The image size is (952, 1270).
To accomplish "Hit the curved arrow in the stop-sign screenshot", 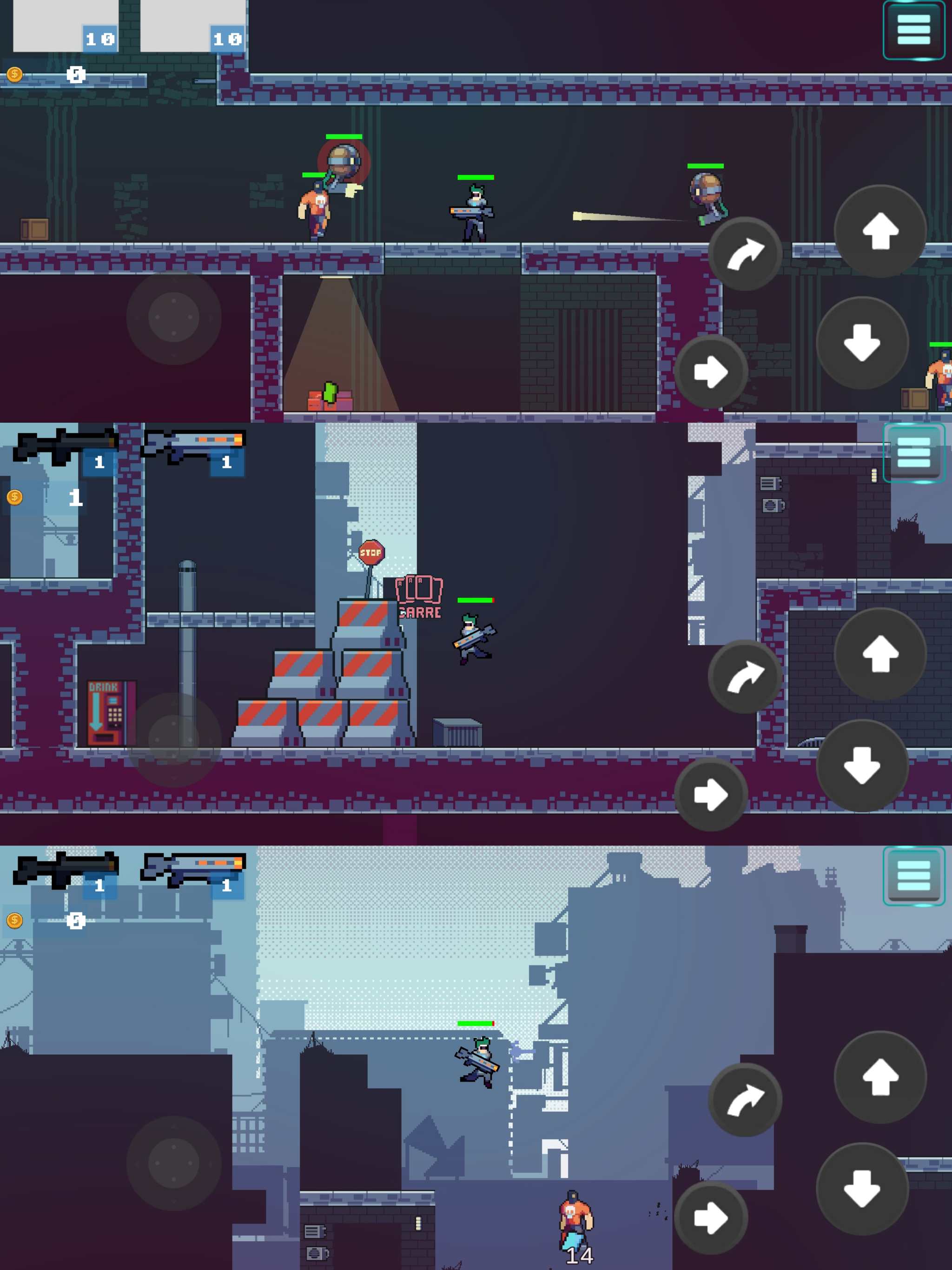I will coord(745,676).
